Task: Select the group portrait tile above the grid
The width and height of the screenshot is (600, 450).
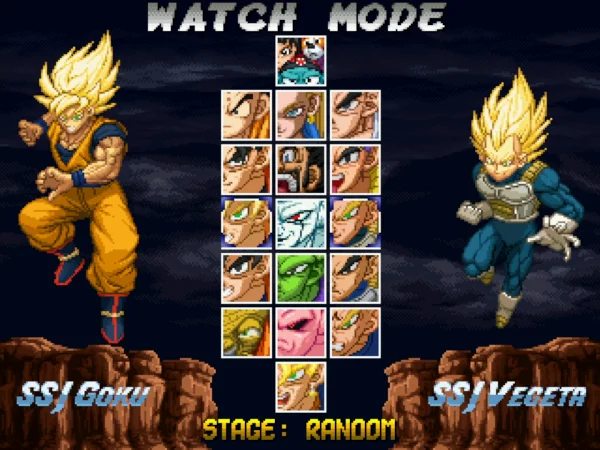Action: 301,61
